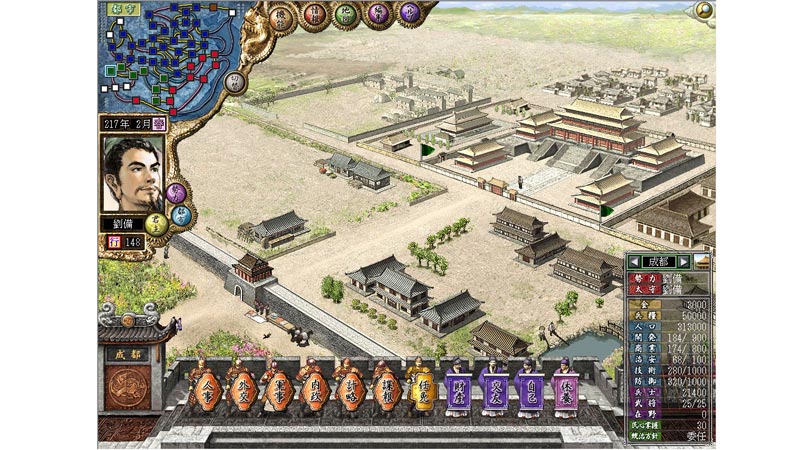Open the green 地図 map orb
Image resolution: width=800 pixels, height=450 pixels.
click(348, 15)
